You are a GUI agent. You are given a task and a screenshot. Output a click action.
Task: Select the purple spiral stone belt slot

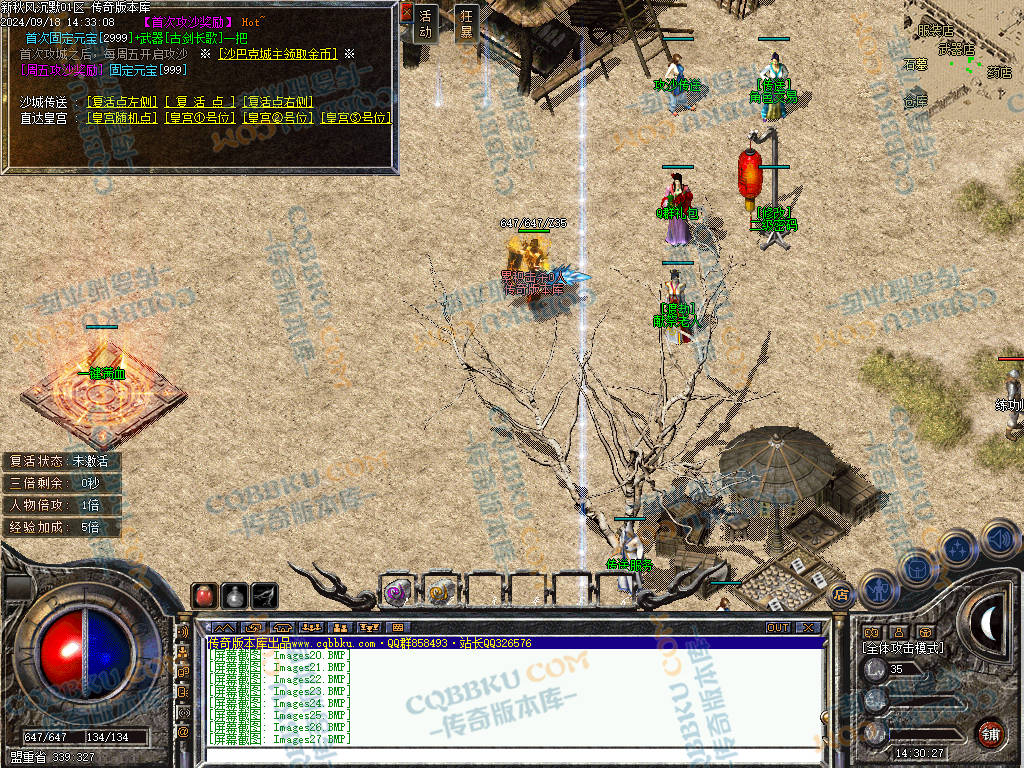tap(397, 592)
